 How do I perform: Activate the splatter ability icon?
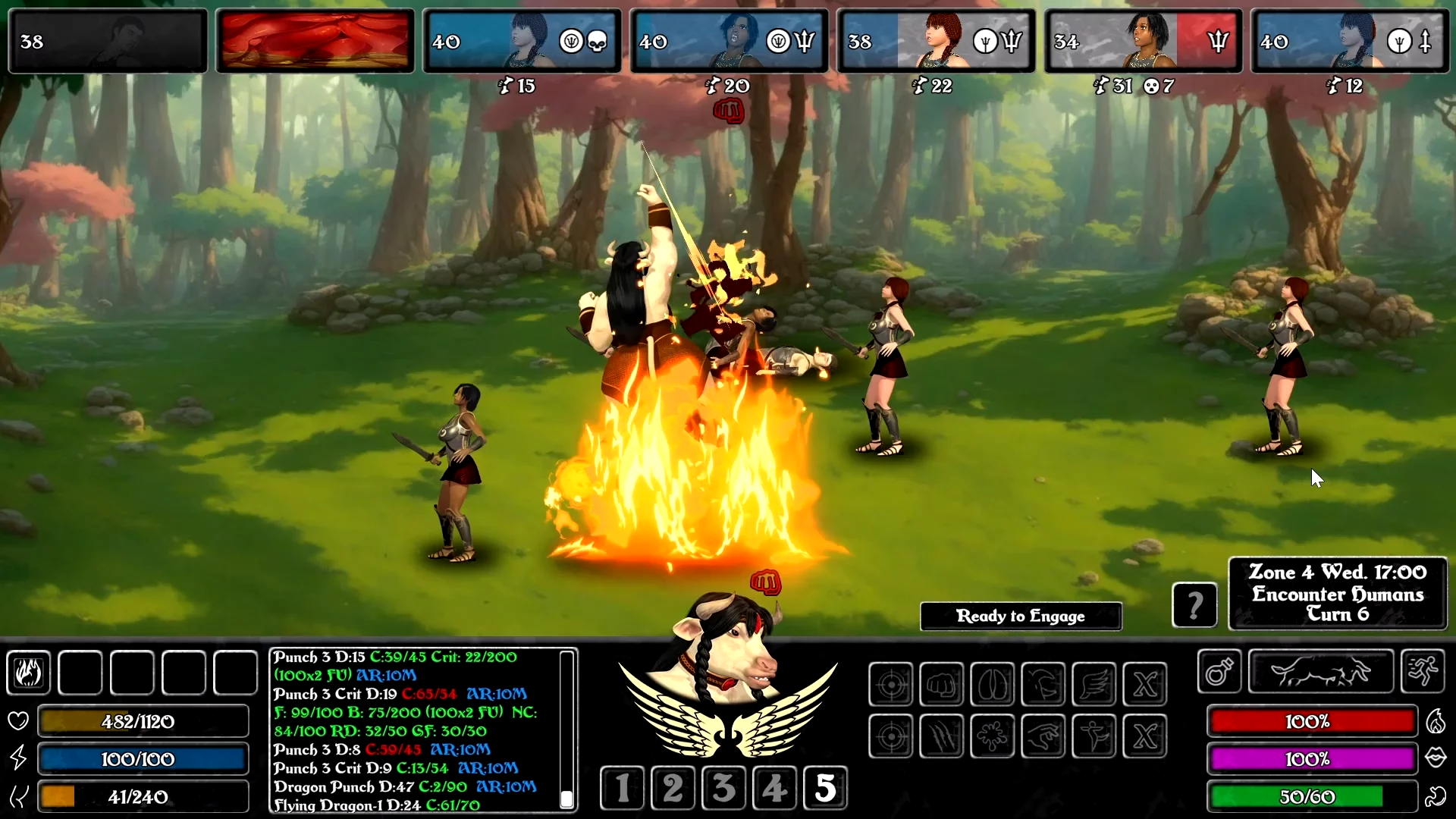(993, 736)
